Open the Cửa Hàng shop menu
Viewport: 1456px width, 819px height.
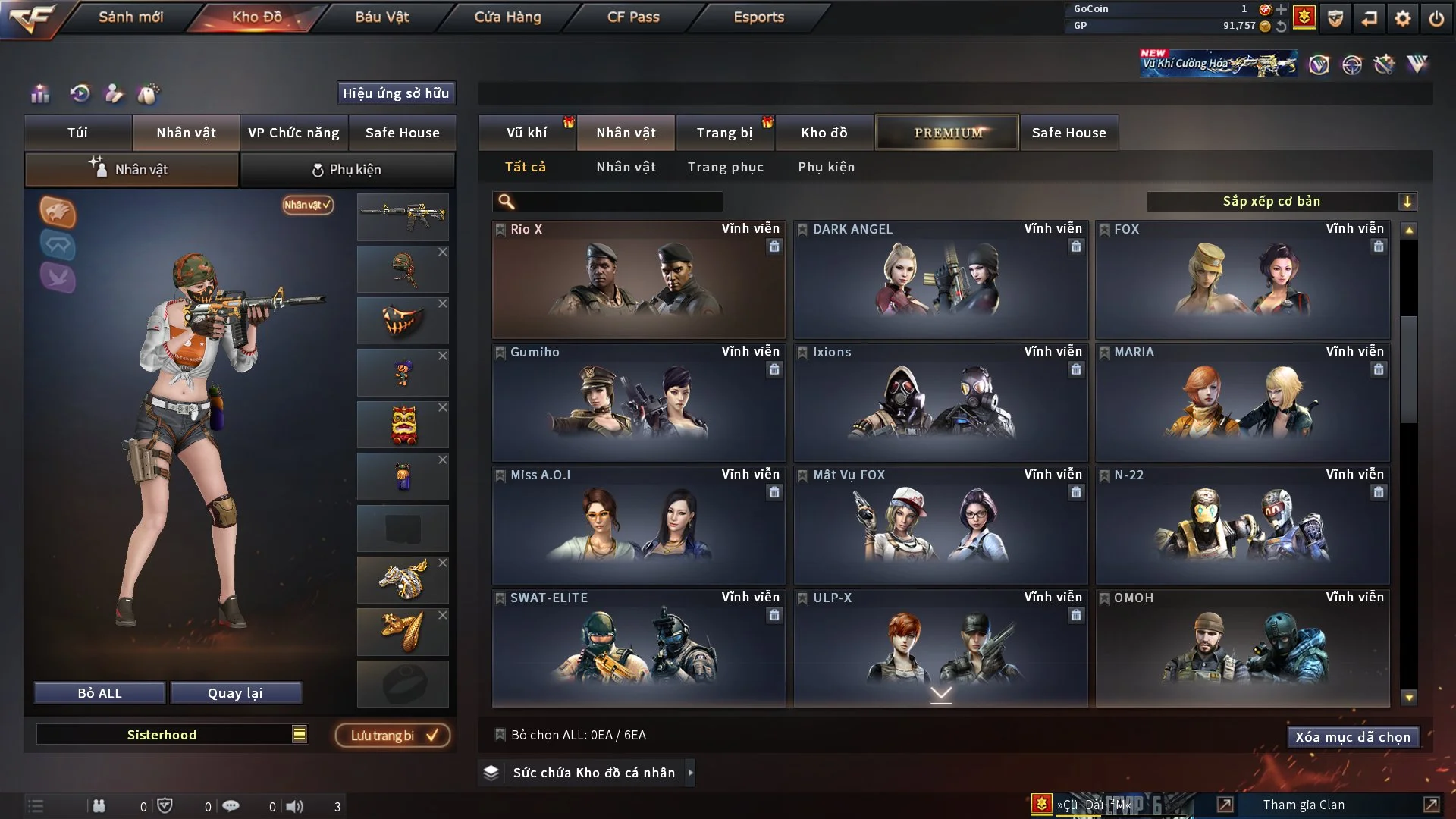pyautogui.click(x=507, y=17)
